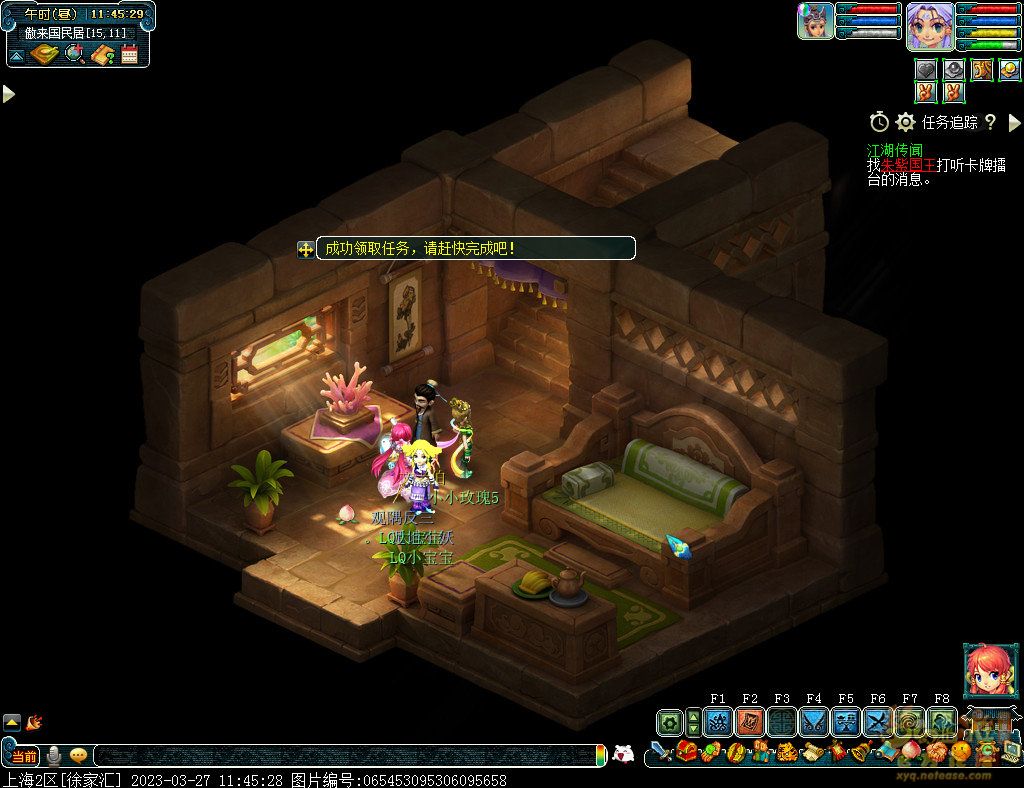
Task: Click the quest tracker stopwatch icon
Action: pyautogui.click(x=879, y=122)
